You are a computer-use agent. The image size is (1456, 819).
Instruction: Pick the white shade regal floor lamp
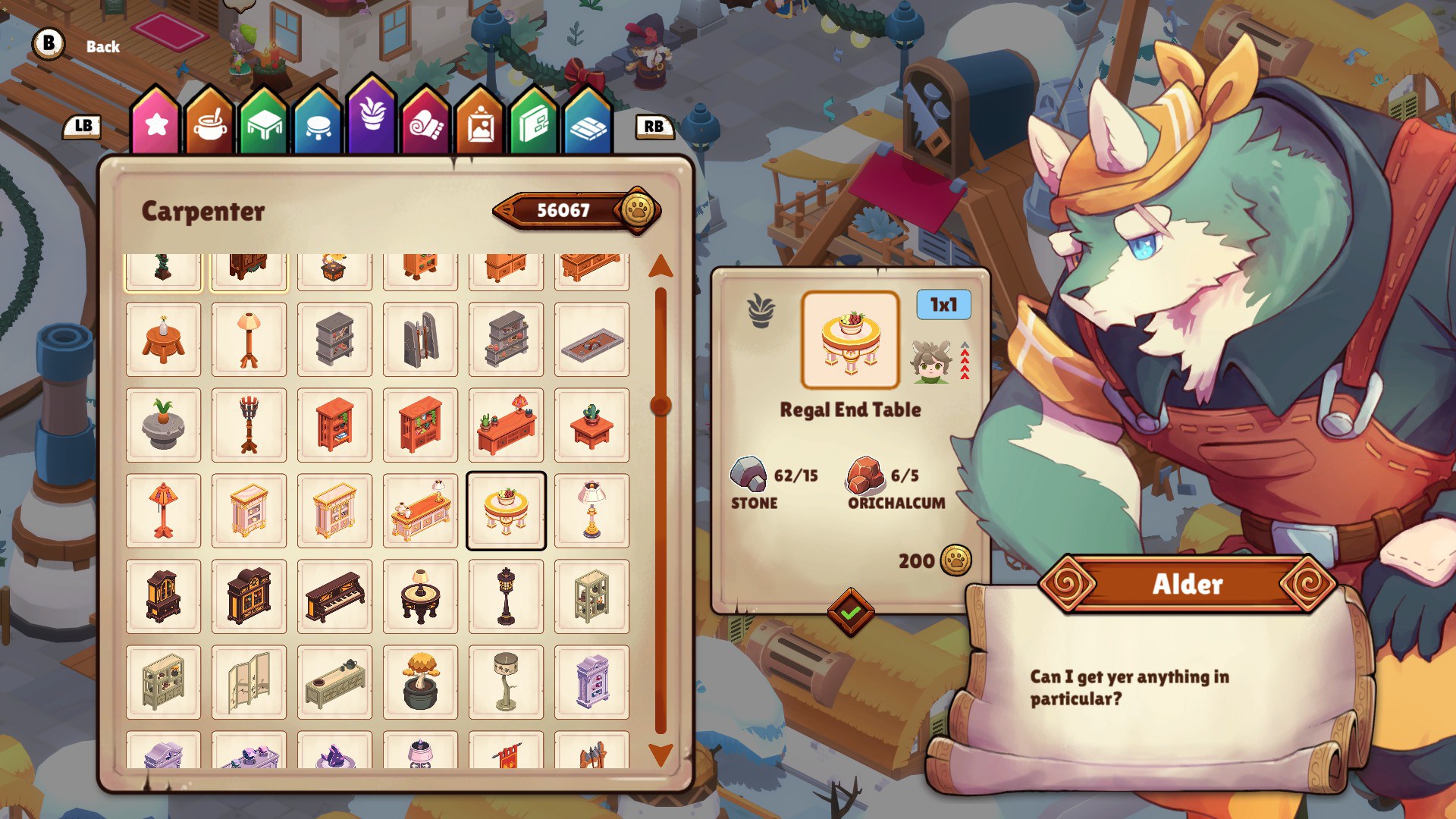coord(591,510)
